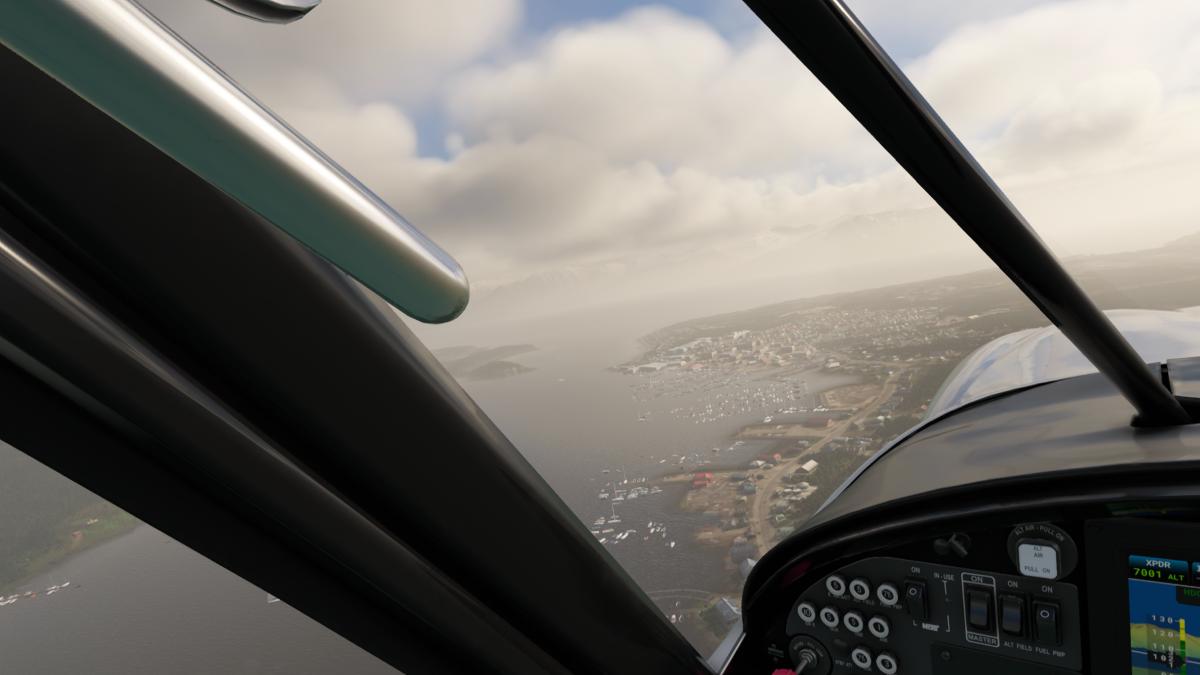Flip the MASTER rocker switch
1200x675 pixels.
coord(979,608)
